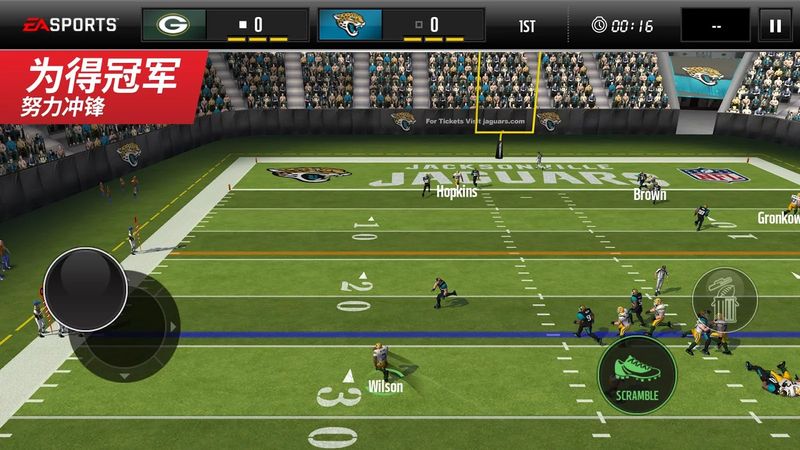Image resolution: width=800 pixels, height=450 pixels.
Task: Touch the virtual joystick thumbstick
Action: pos(85,286)
